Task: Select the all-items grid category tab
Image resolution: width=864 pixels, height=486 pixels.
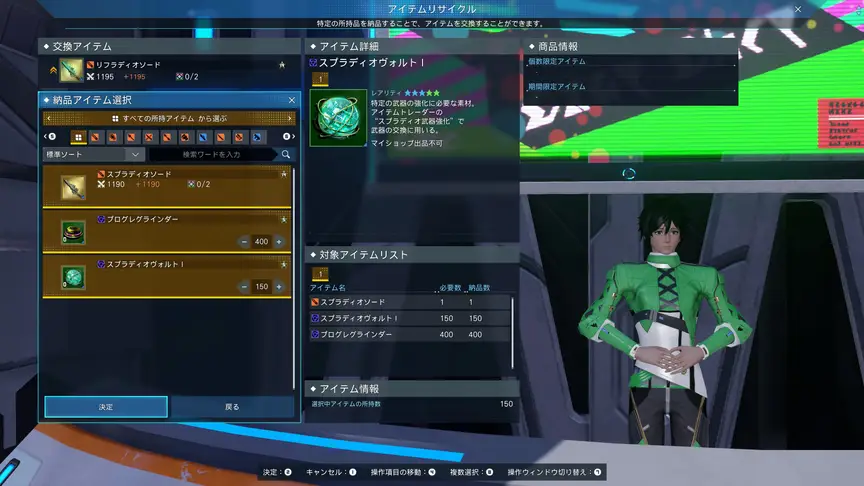Action: (x=79, y=137)
